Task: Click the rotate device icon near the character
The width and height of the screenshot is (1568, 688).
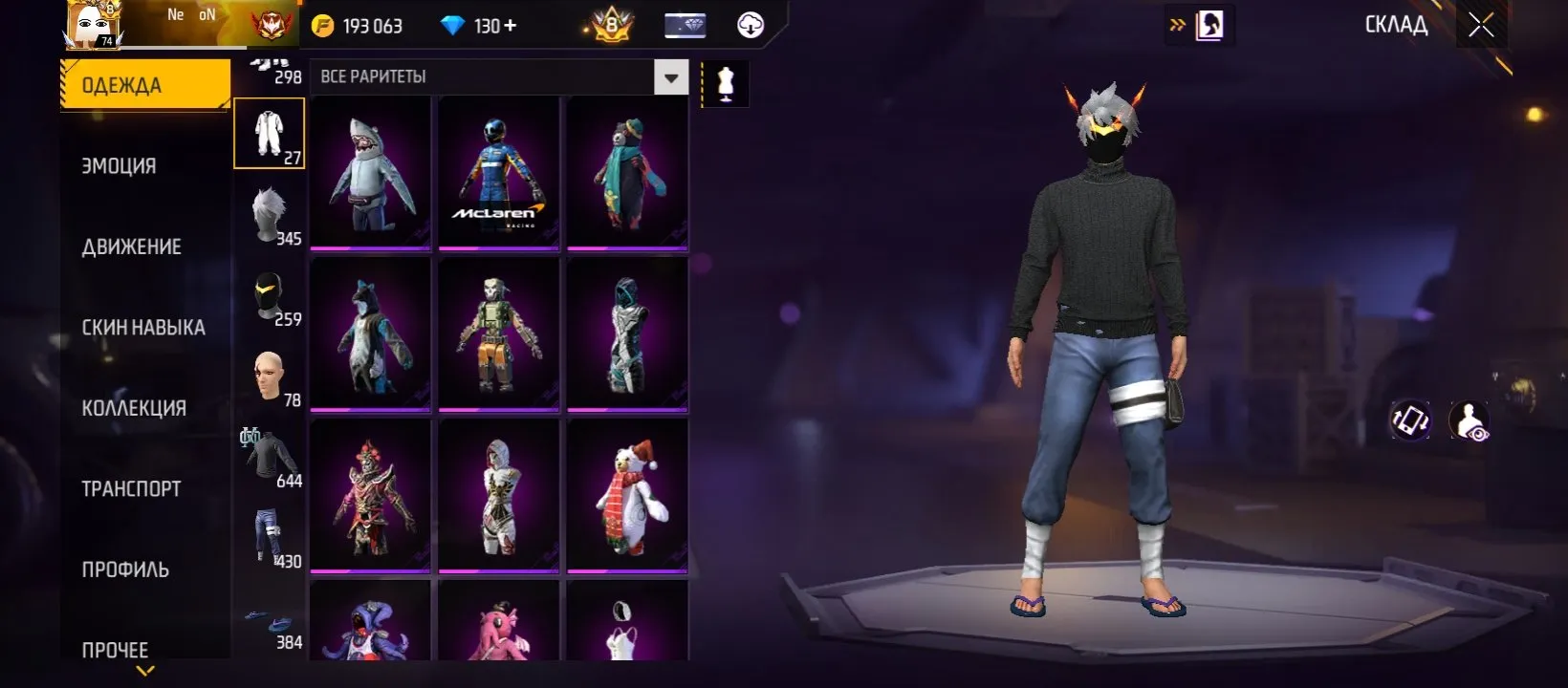Action: coord(1410,418)
